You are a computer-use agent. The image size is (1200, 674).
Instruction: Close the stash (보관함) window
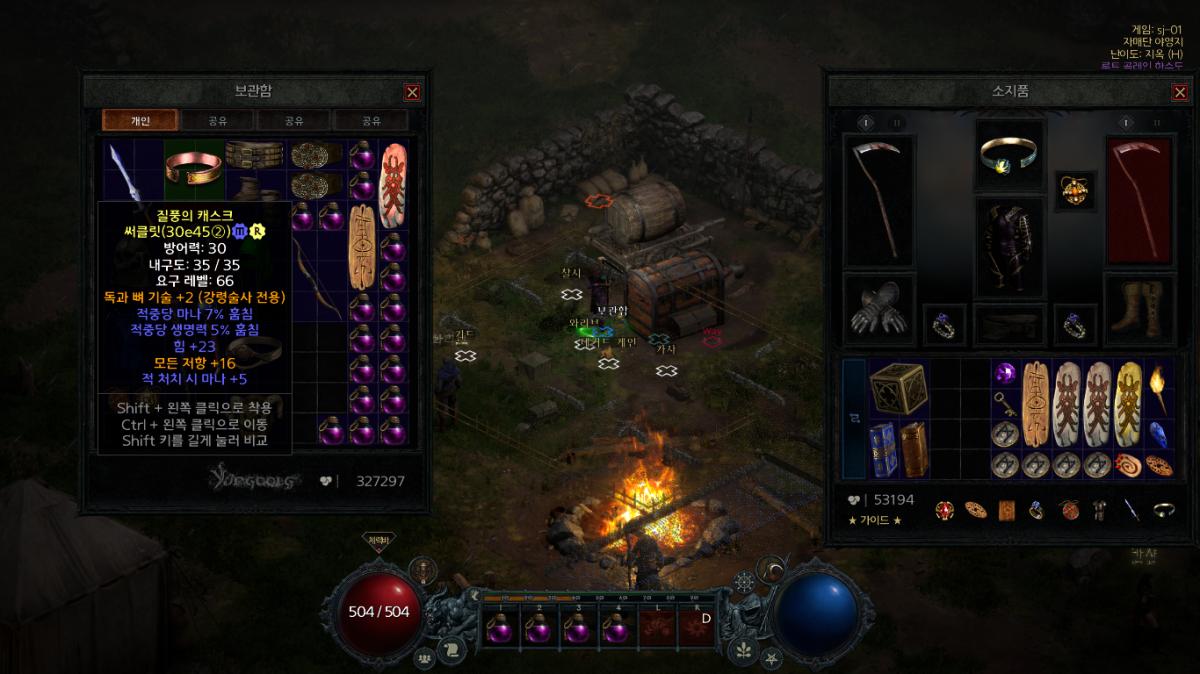tap(412, 92)
